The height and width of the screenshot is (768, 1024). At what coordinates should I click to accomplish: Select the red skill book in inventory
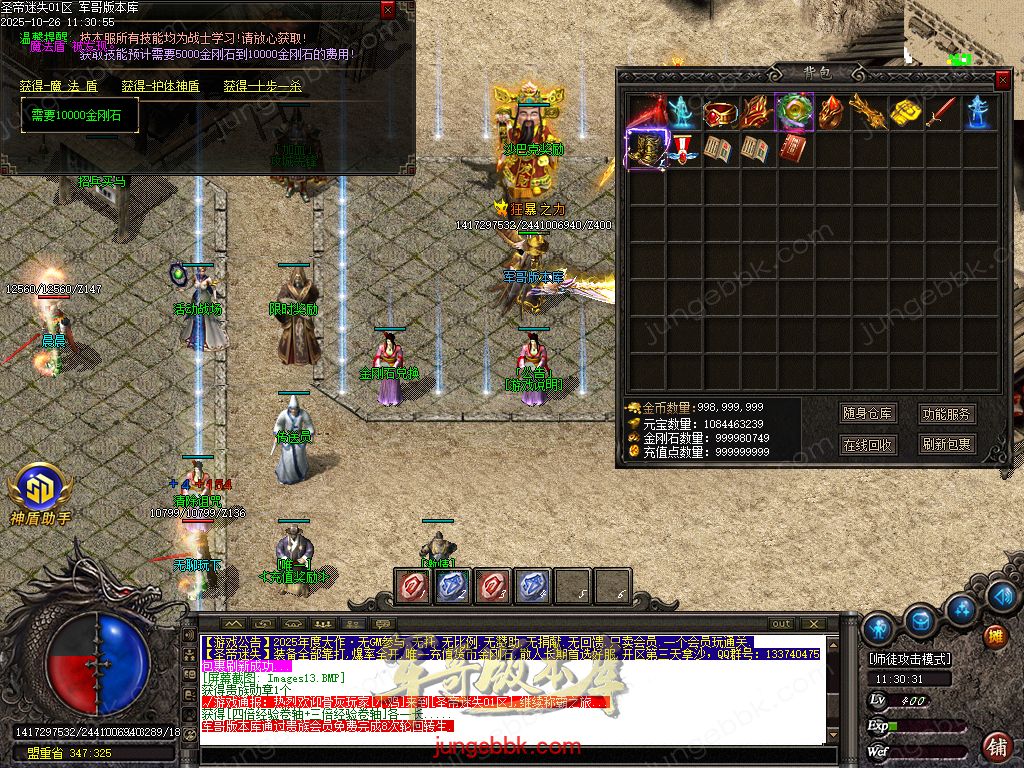794,150
